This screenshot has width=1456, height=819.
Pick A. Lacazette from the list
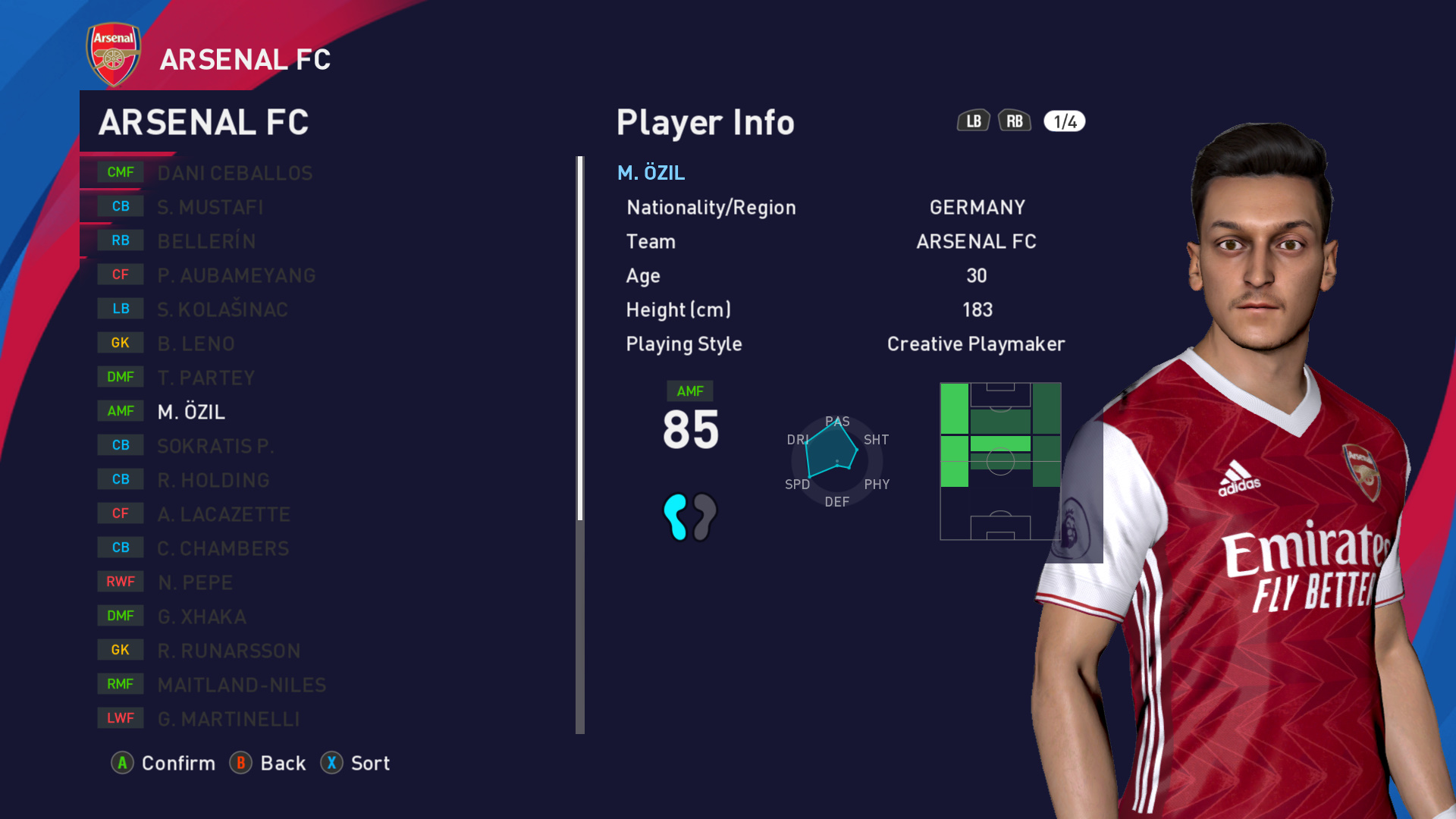224,514
